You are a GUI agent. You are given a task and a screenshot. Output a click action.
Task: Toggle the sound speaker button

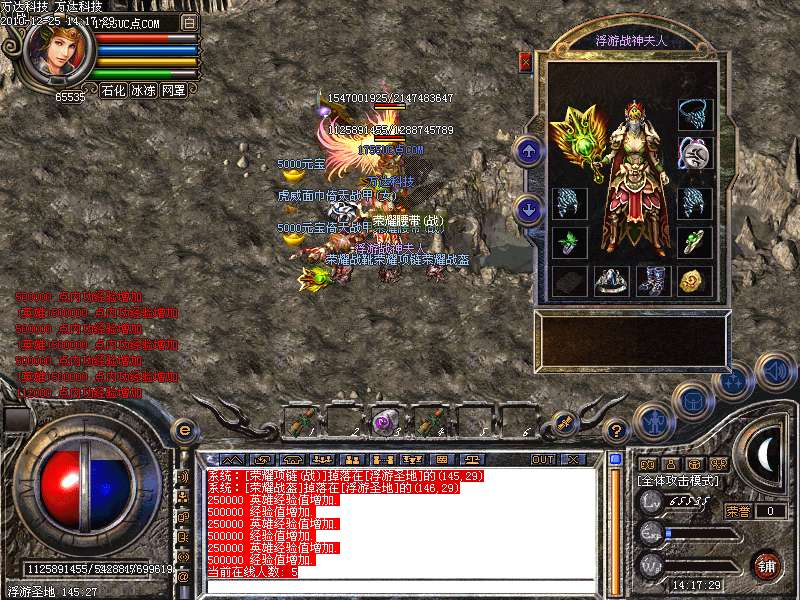coord(774,371)
